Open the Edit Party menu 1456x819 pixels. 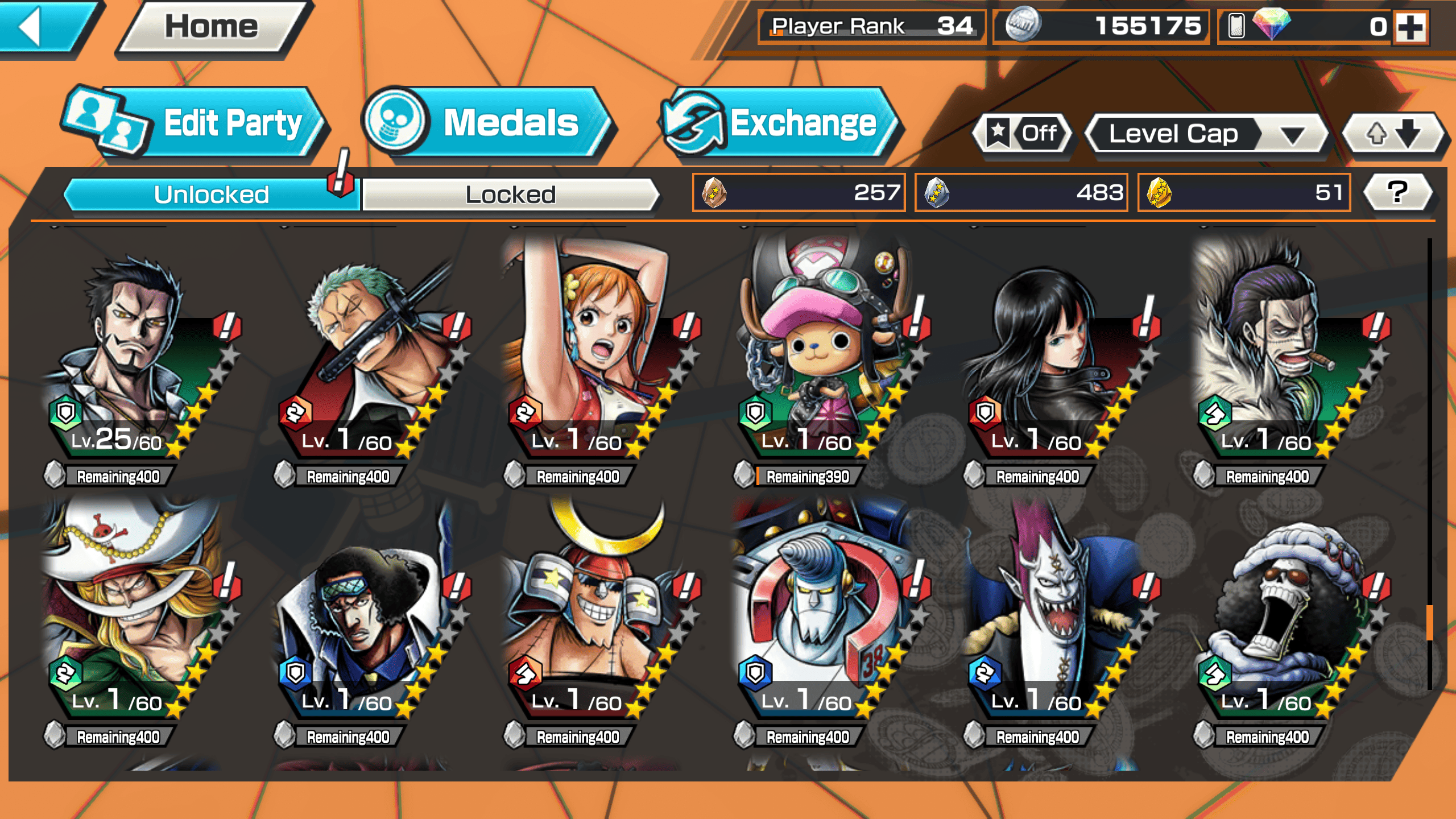click(196, 123)
